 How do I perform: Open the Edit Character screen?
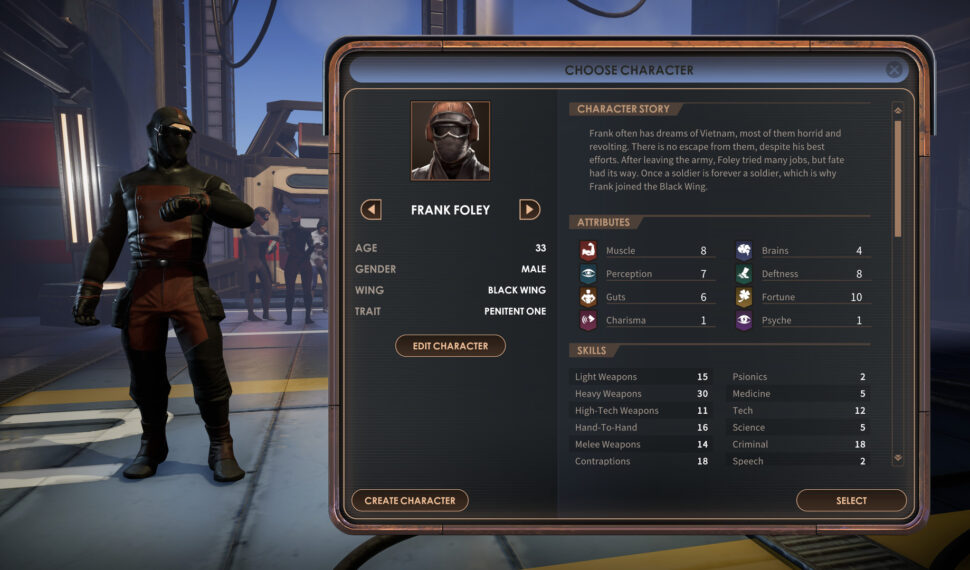(450, 346)
